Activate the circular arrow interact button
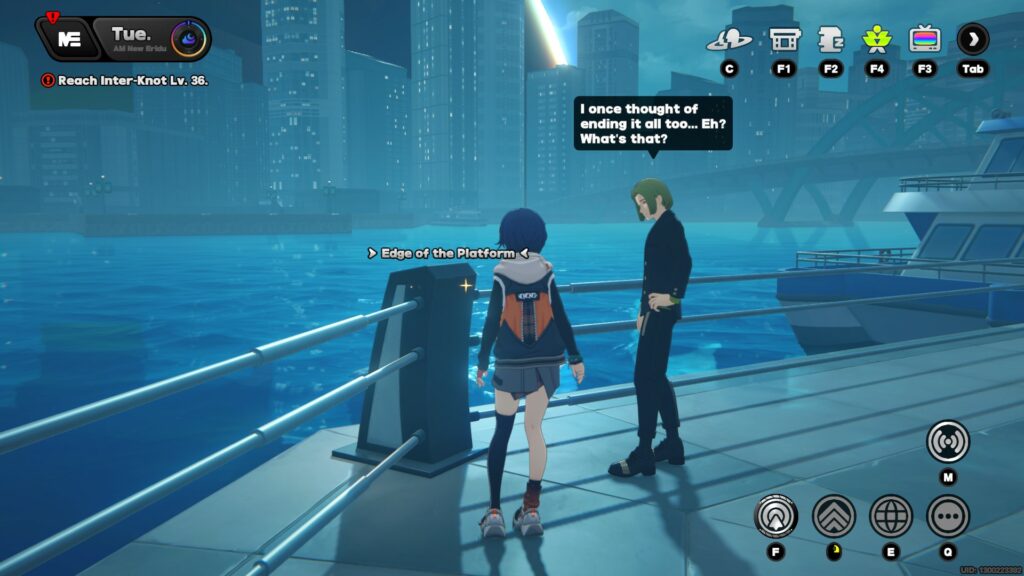 776,516
